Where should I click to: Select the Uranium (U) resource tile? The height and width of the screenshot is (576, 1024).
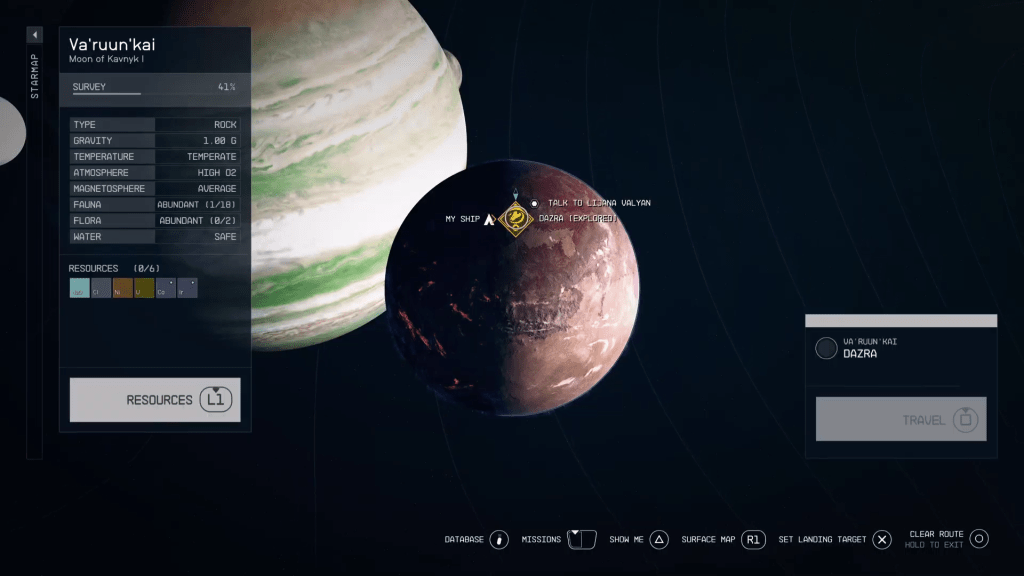pyautogui.click(x=144, y=288)
